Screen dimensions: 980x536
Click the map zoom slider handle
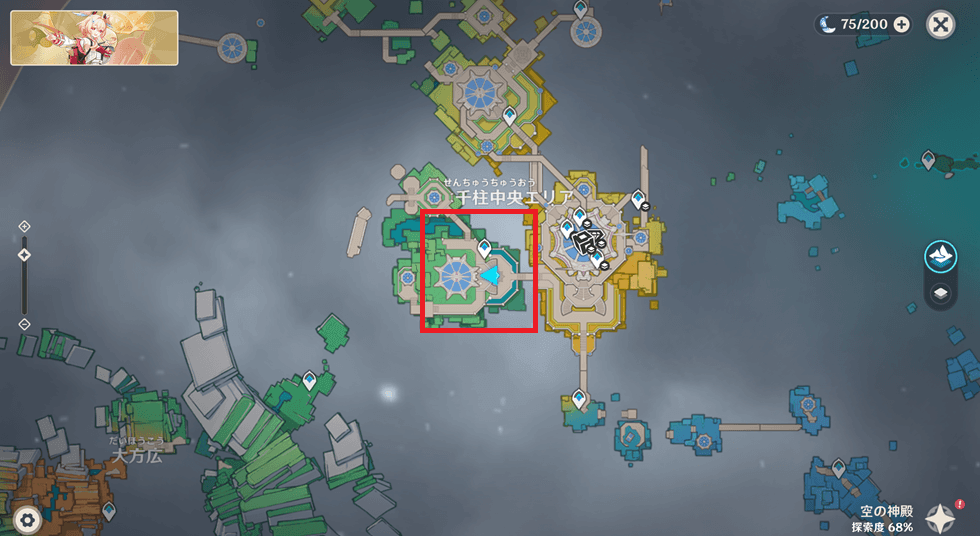[x=24, y=255]
